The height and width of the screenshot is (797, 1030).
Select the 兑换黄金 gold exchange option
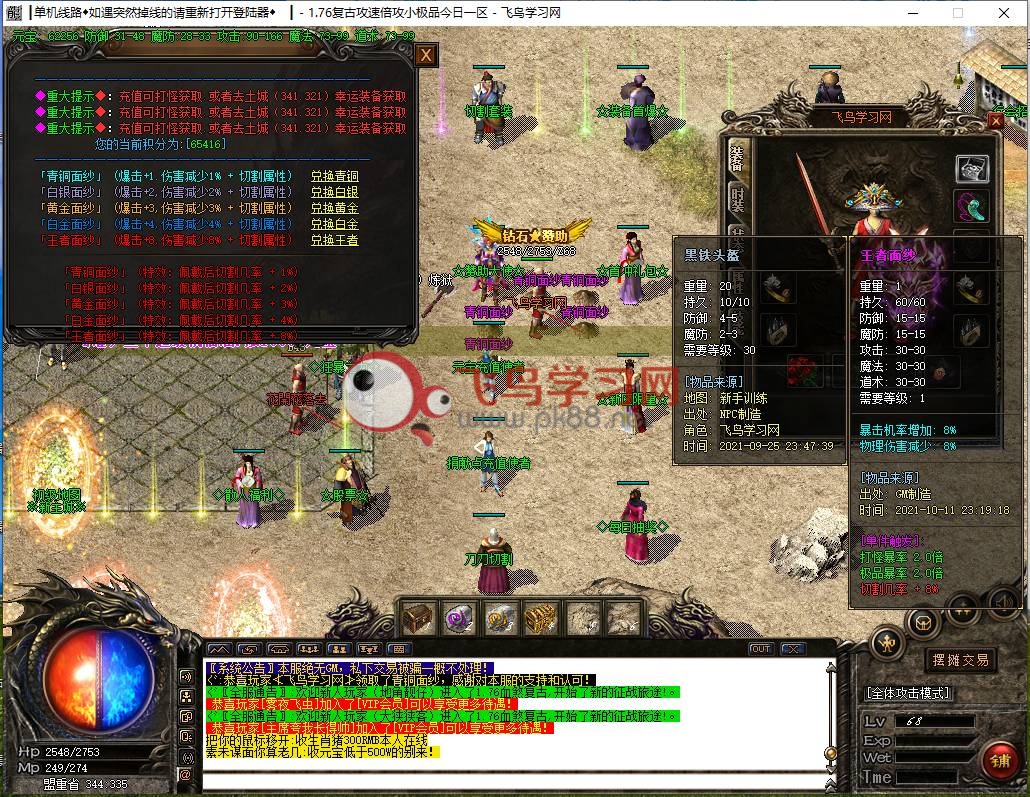[334, 208]
